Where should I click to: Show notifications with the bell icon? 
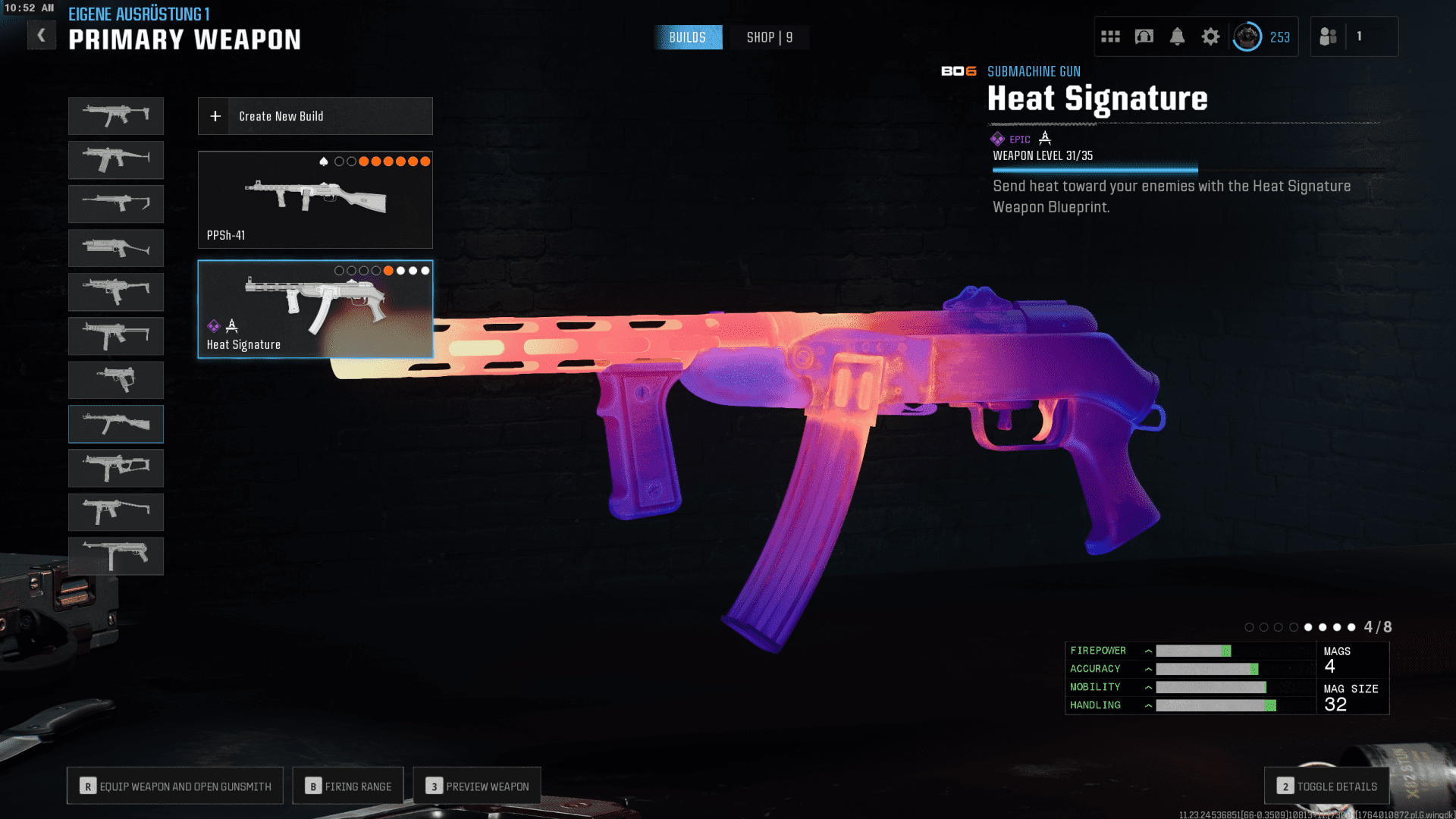click(x=1177, y=36)
